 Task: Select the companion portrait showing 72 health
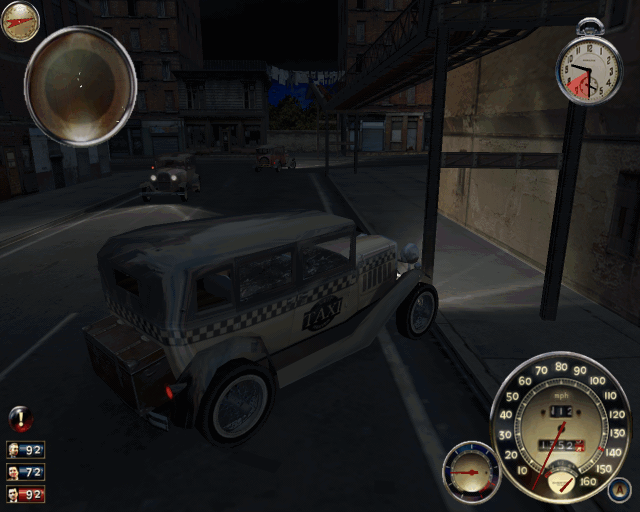pyautogui.click(x=25, y=471)
